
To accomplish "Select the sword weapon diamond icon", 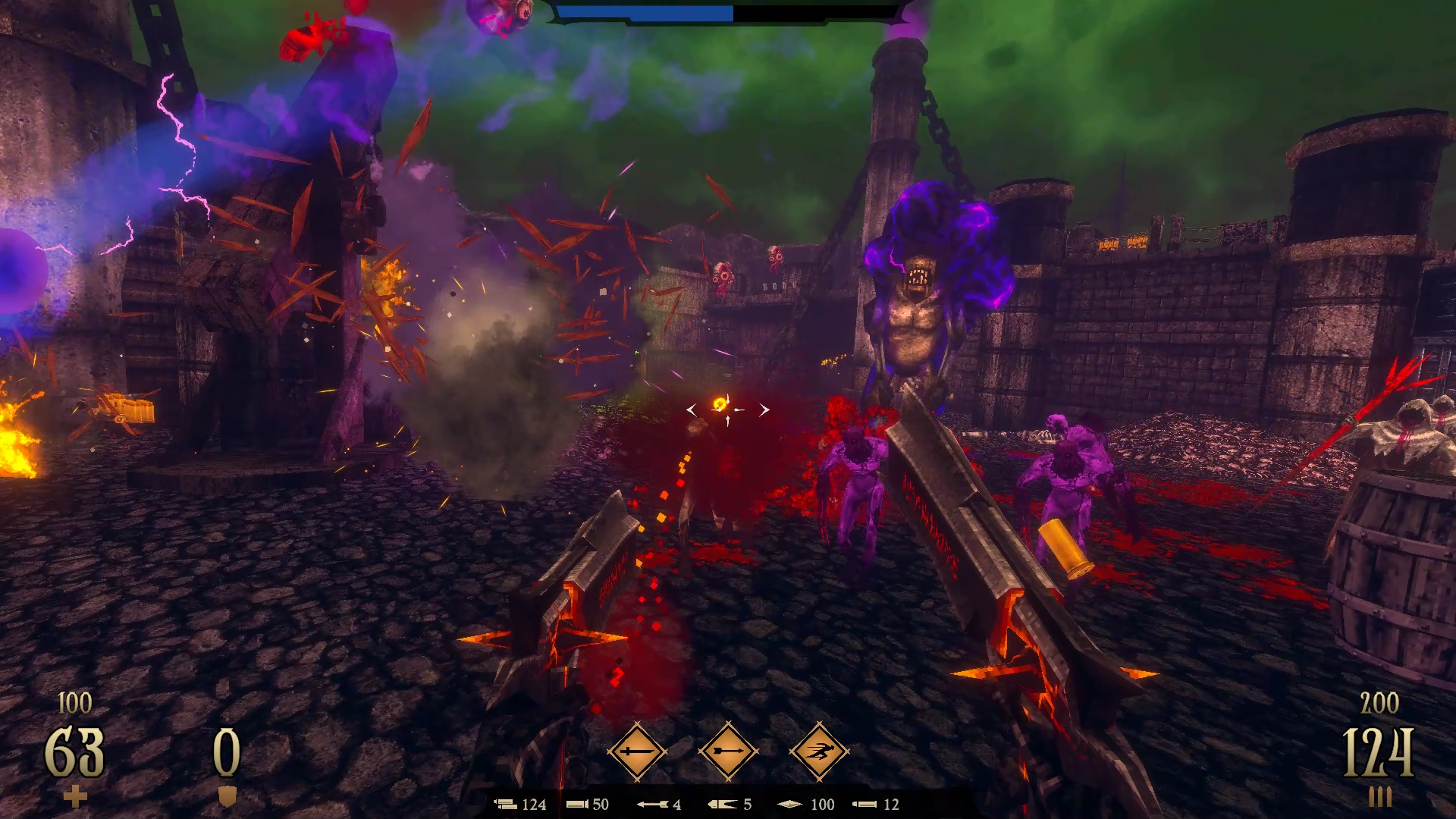I will point(638,752).
